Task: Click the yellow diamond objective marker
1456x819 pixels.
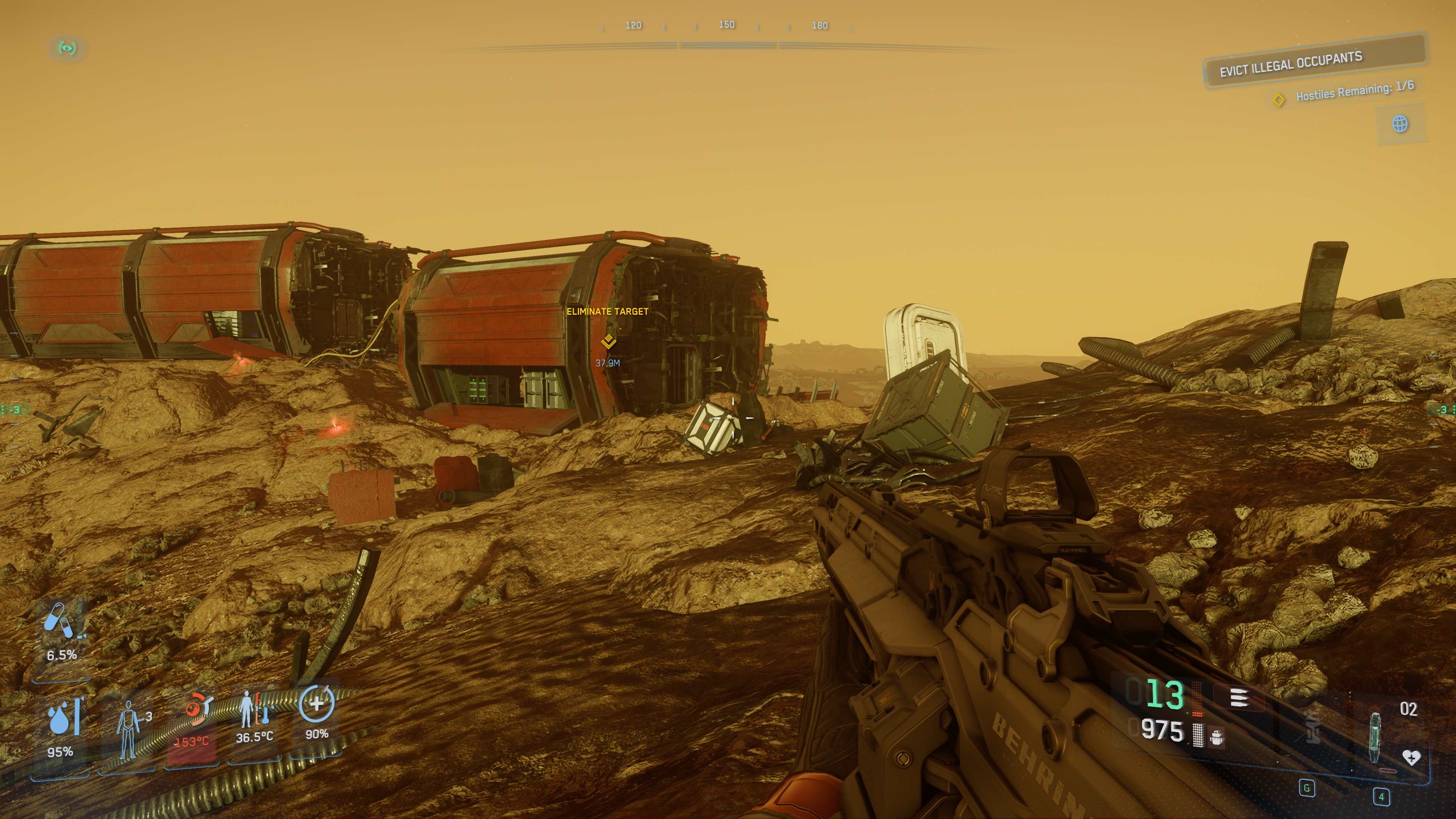Action: tap(1279, 100)
